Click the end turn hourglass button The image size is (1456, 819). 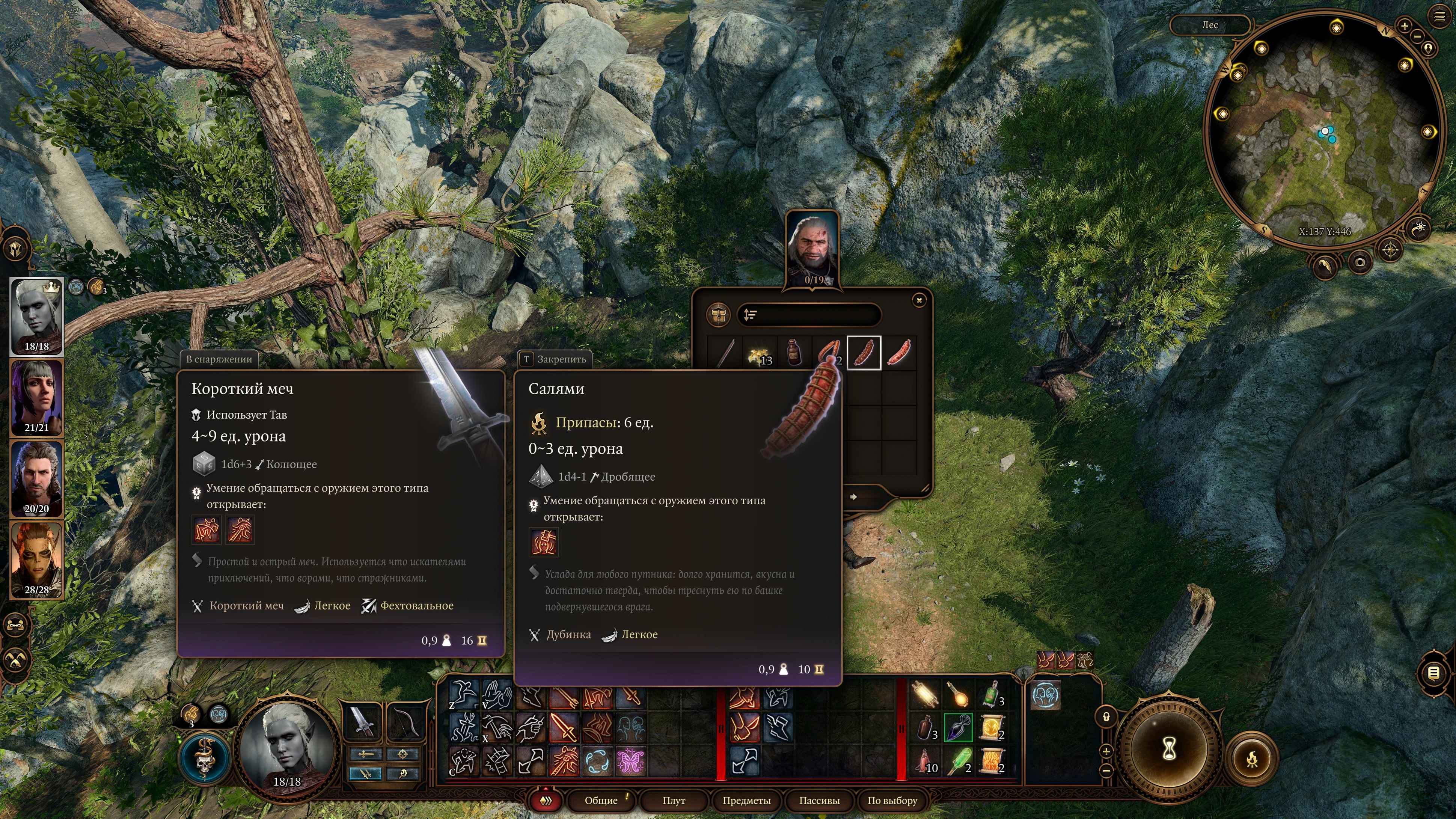pos(1169,749)
